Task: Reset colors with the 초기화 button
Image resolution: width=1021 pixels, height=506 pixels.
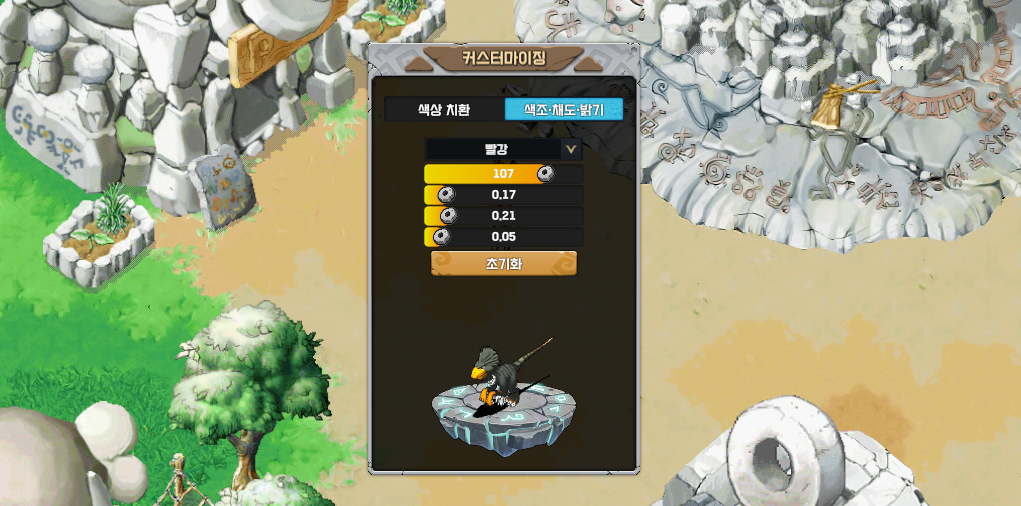Action: 503,264
